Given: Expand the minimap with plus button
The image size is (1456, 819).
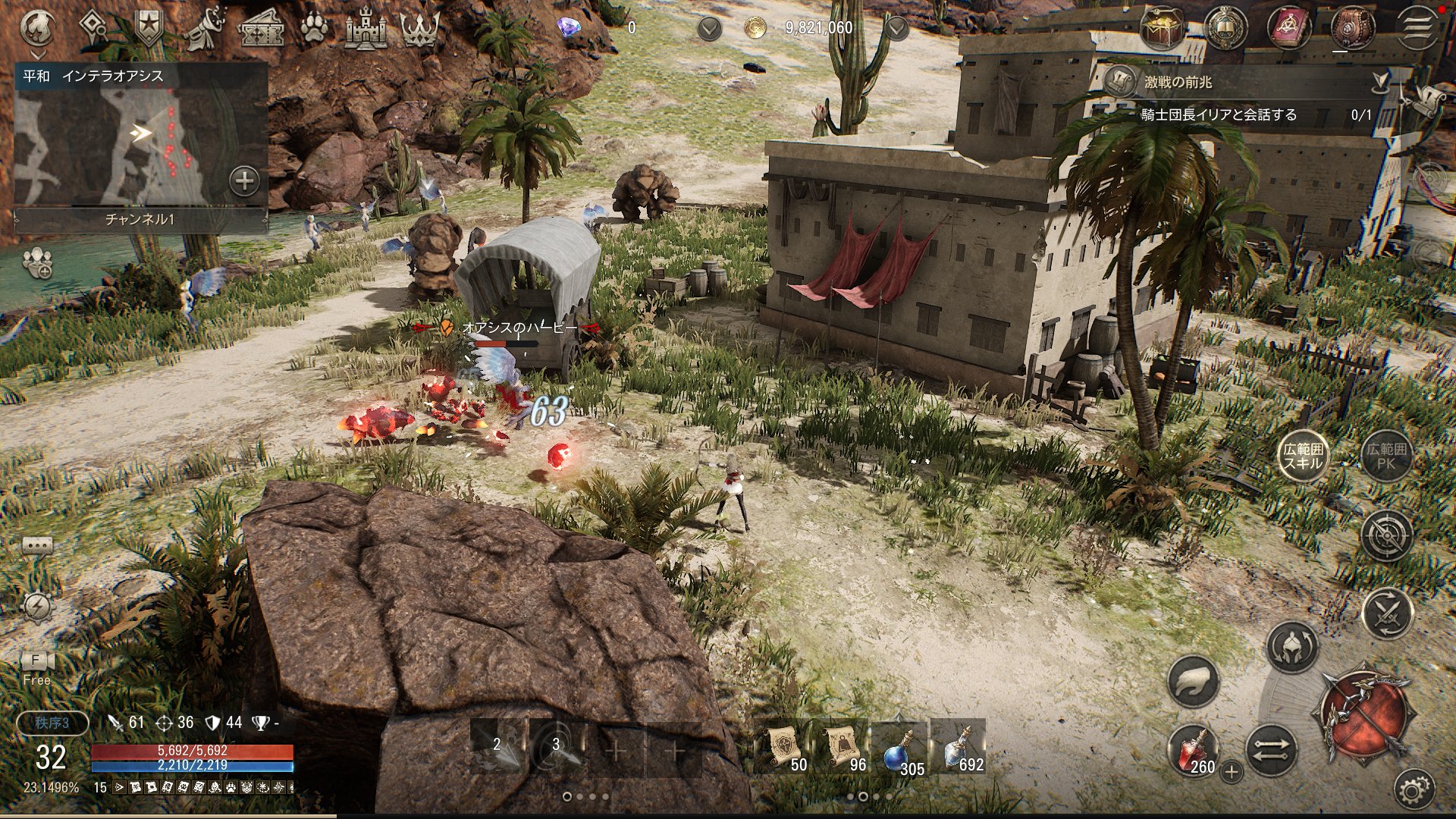Looking at the screenshot, I should point(244,181).
